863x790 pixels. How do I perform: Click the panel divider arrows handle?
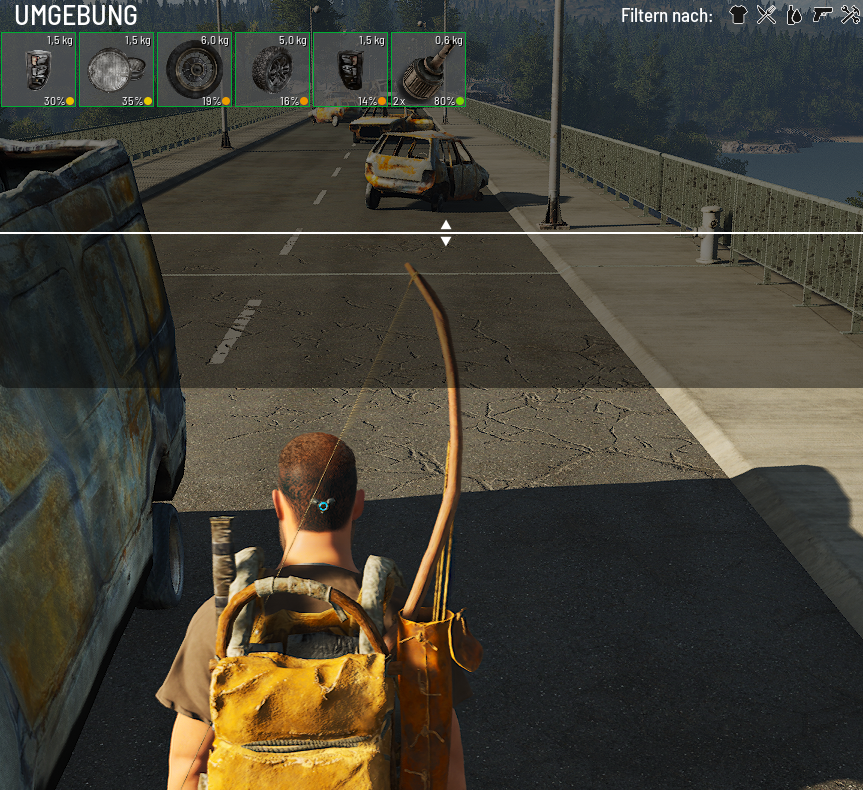click(446, 233)
